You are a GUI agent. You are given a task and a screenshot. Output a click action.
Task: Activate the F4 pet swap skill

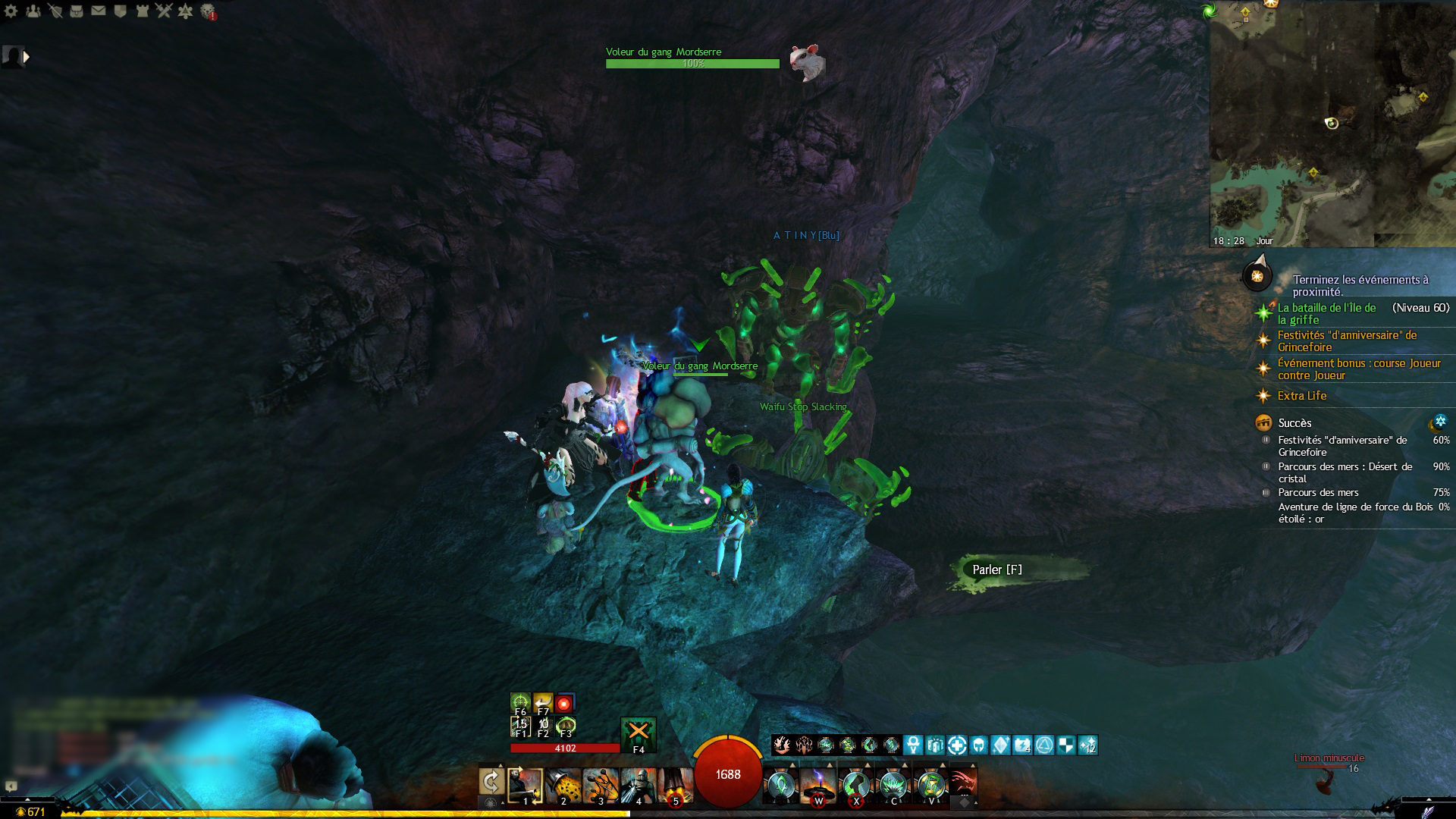pyautogui.click(x=639, y=733)
